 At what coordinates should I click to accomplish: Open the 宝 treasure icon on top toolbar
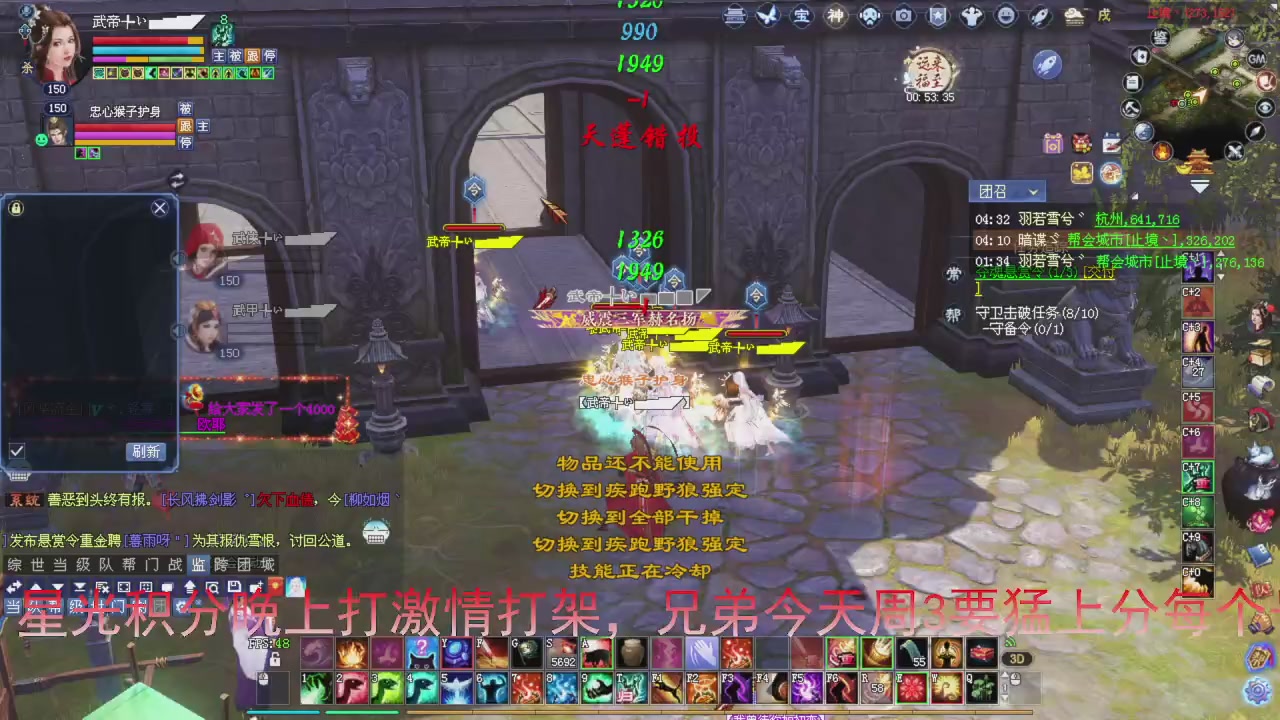(800, 15)
